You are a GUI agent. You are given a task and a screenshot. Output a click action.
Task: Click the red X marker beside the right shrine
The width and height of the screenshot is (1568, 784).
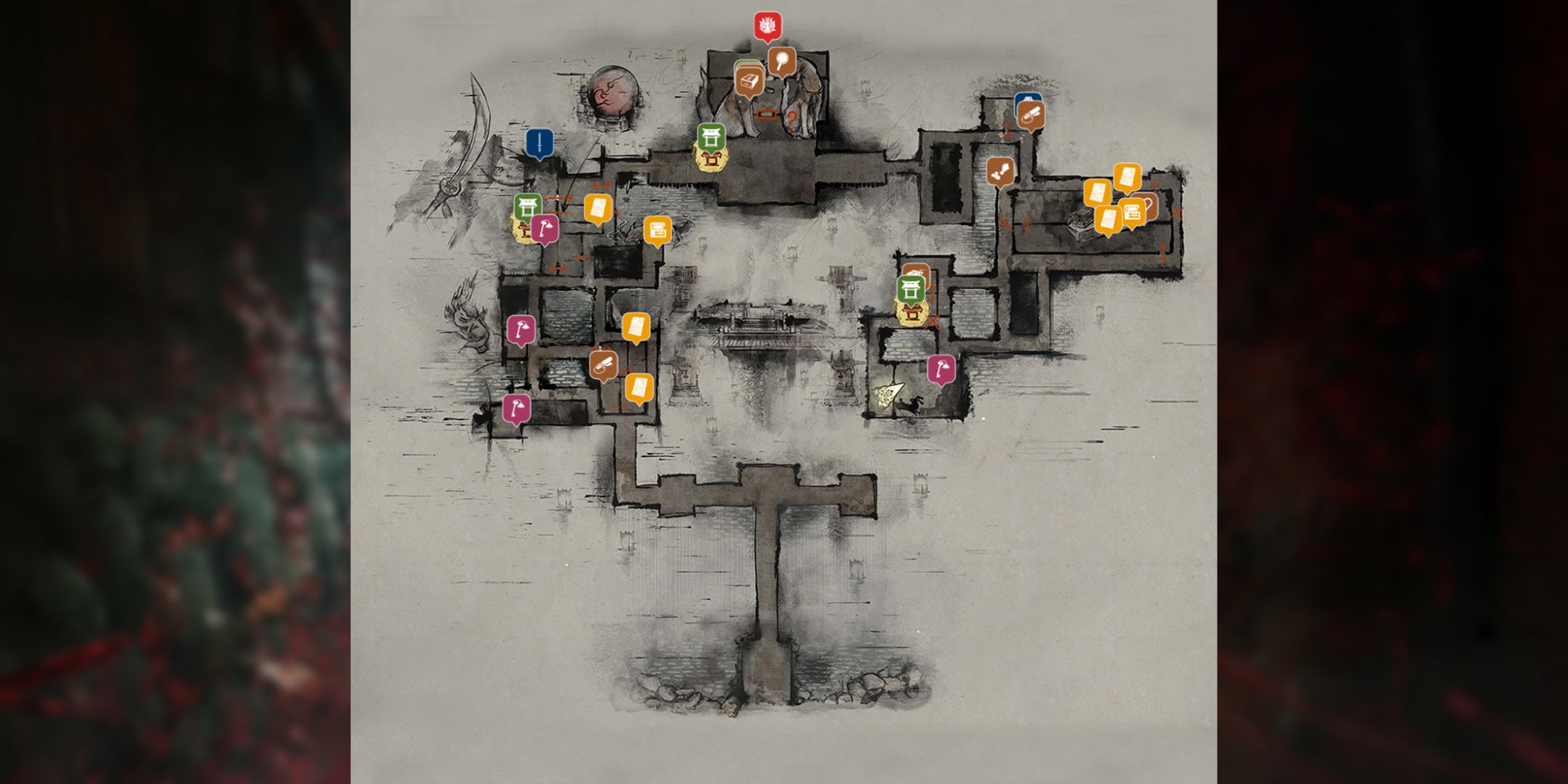point(934,319)
